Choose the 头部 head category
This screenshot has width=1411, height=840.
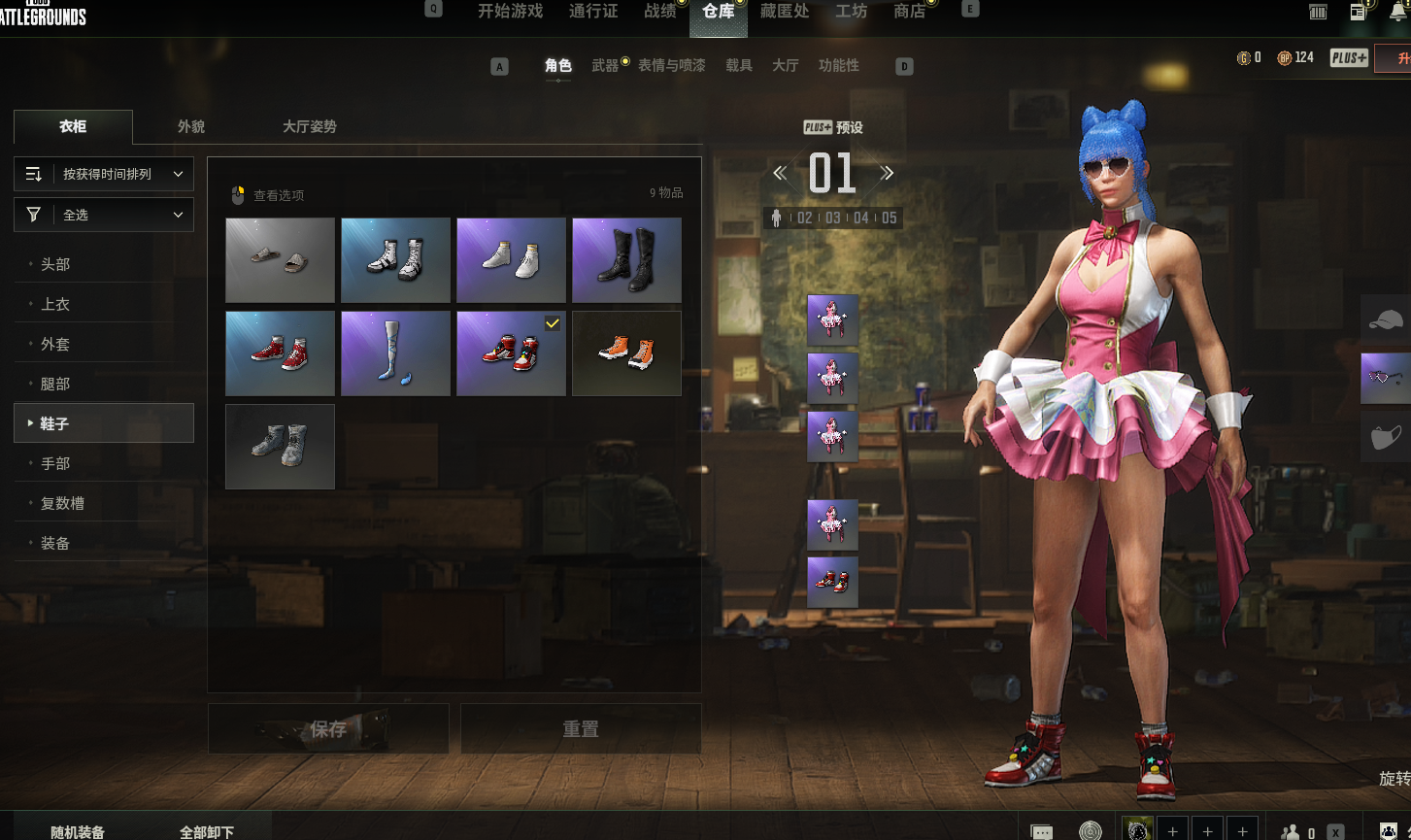[55, 264]
